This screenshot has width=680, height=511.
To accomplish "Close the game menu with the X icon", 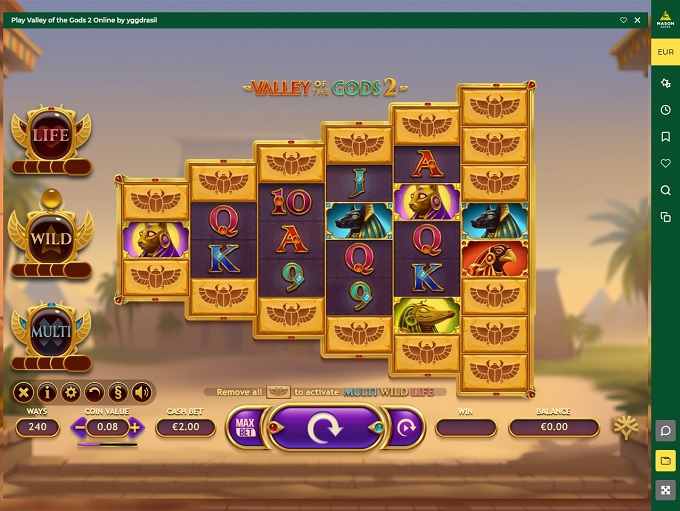I will pyautogui.click(x=24, y=392).
